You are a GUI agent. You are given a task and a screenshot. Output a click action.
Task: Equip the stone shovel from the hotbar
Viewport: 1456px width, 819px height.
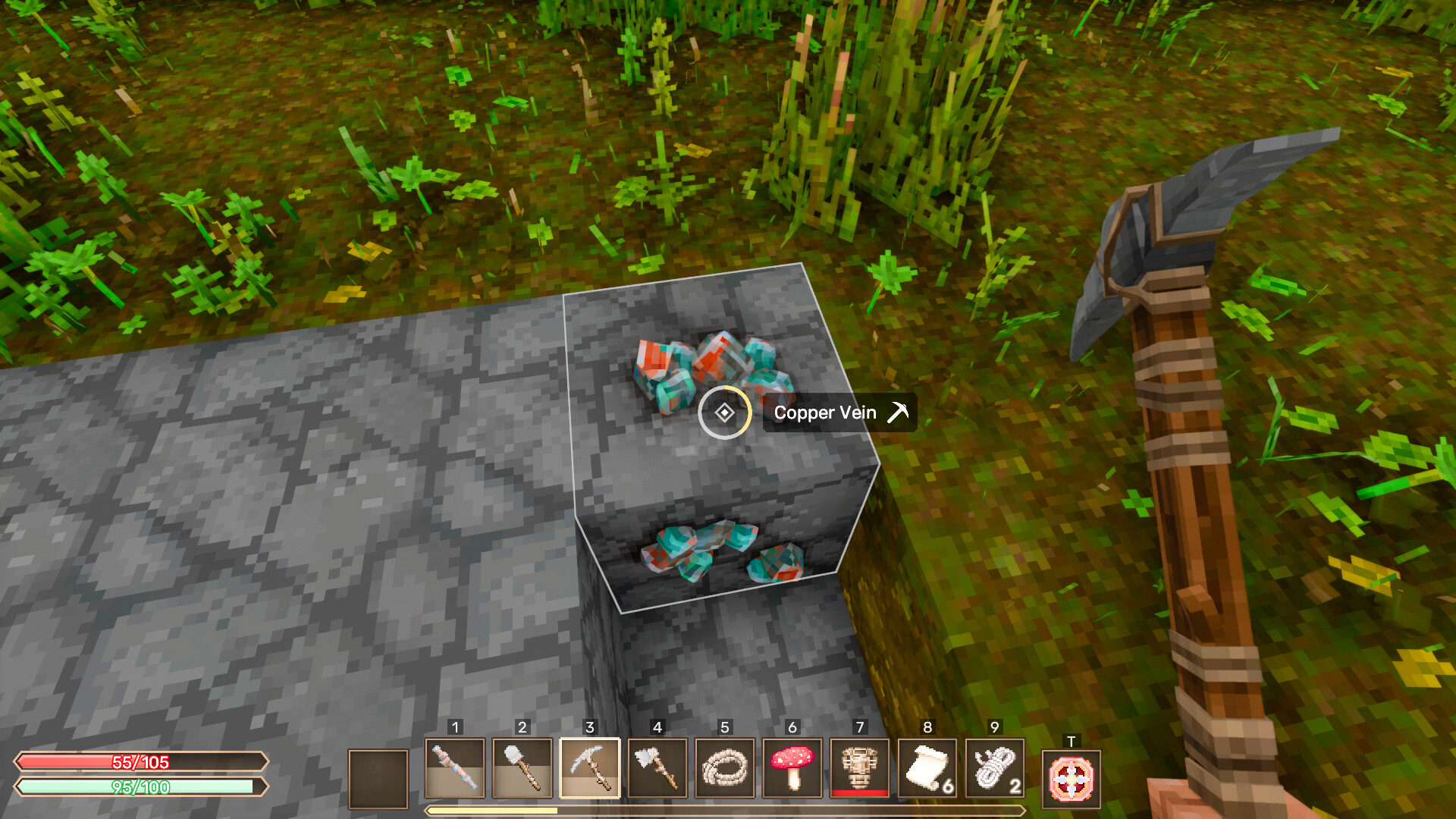click(522, 768)
